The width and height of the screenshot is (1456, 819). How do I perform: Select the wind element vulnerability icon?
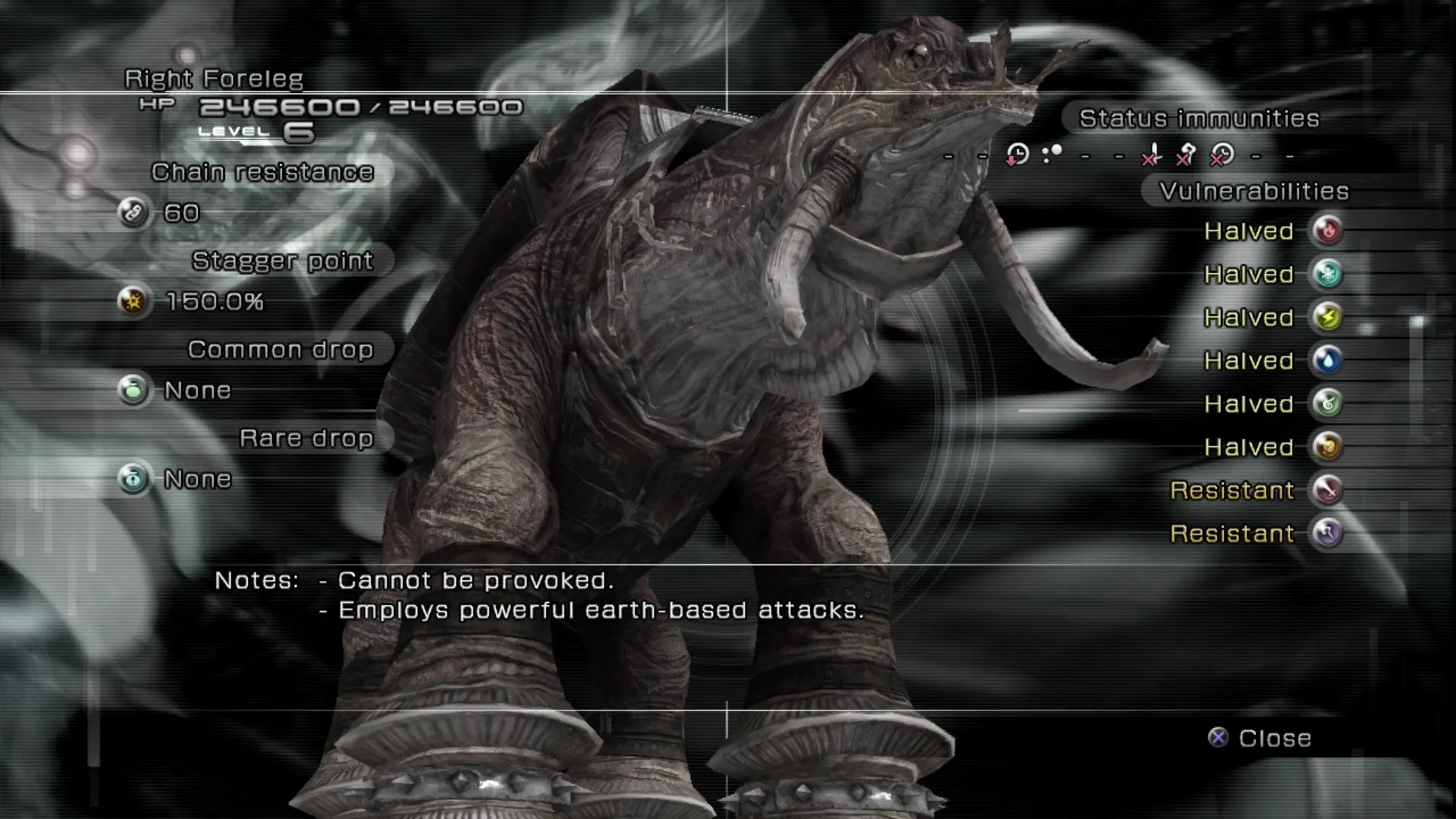(x=1327, y=403)
